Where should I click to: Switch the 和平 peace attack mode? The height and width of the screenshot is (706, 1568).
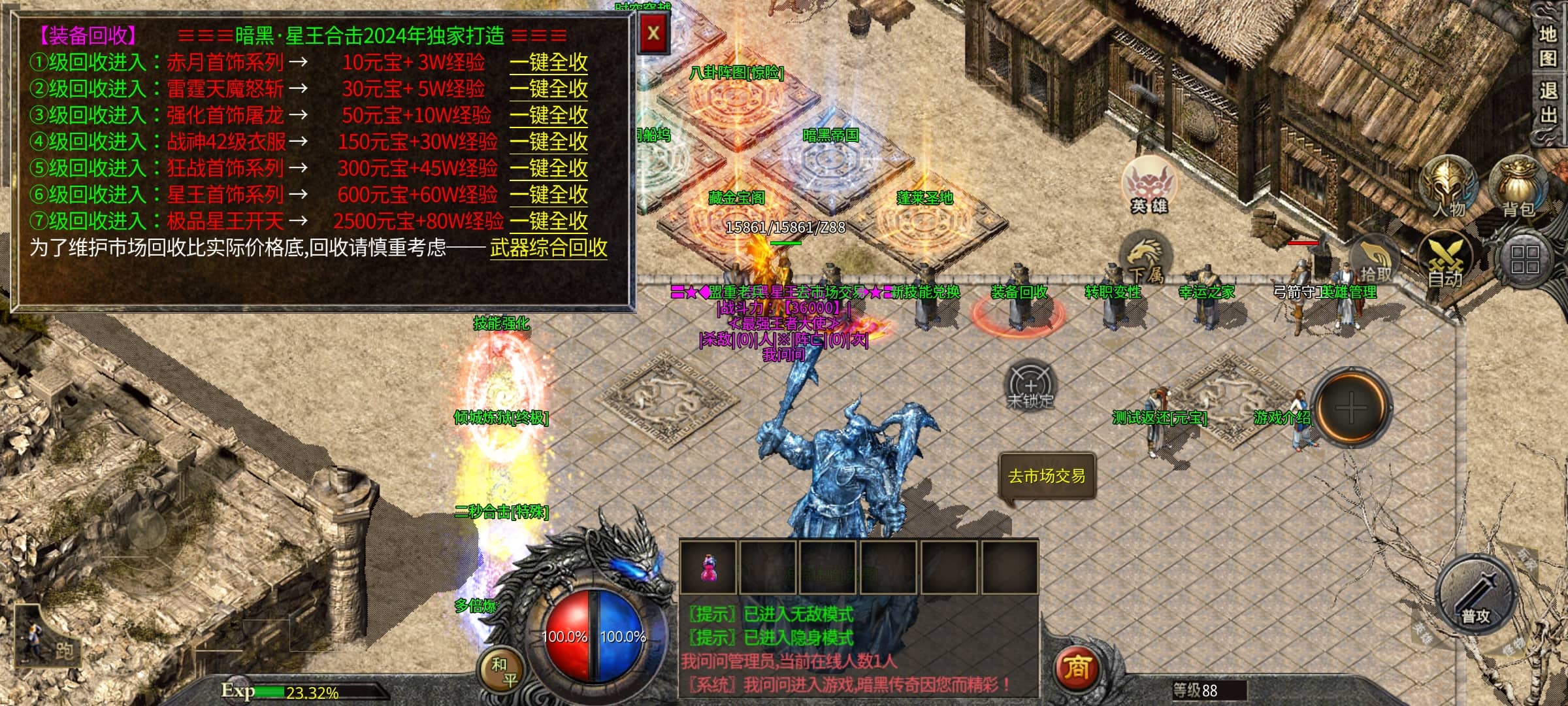[x=504, y=671]
